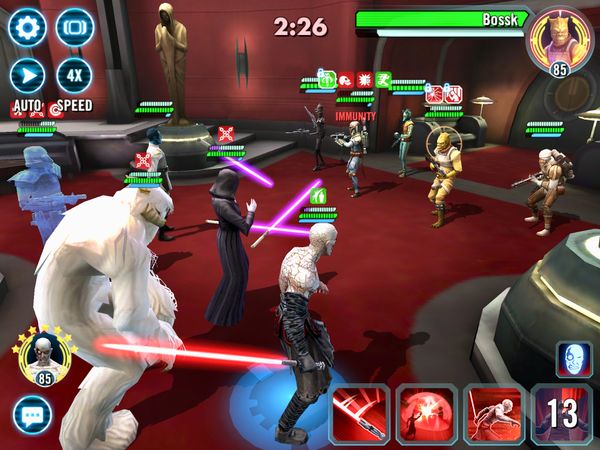Change the 4X battle speed
This screenshot has width=600, height=450.
point(74,75)
